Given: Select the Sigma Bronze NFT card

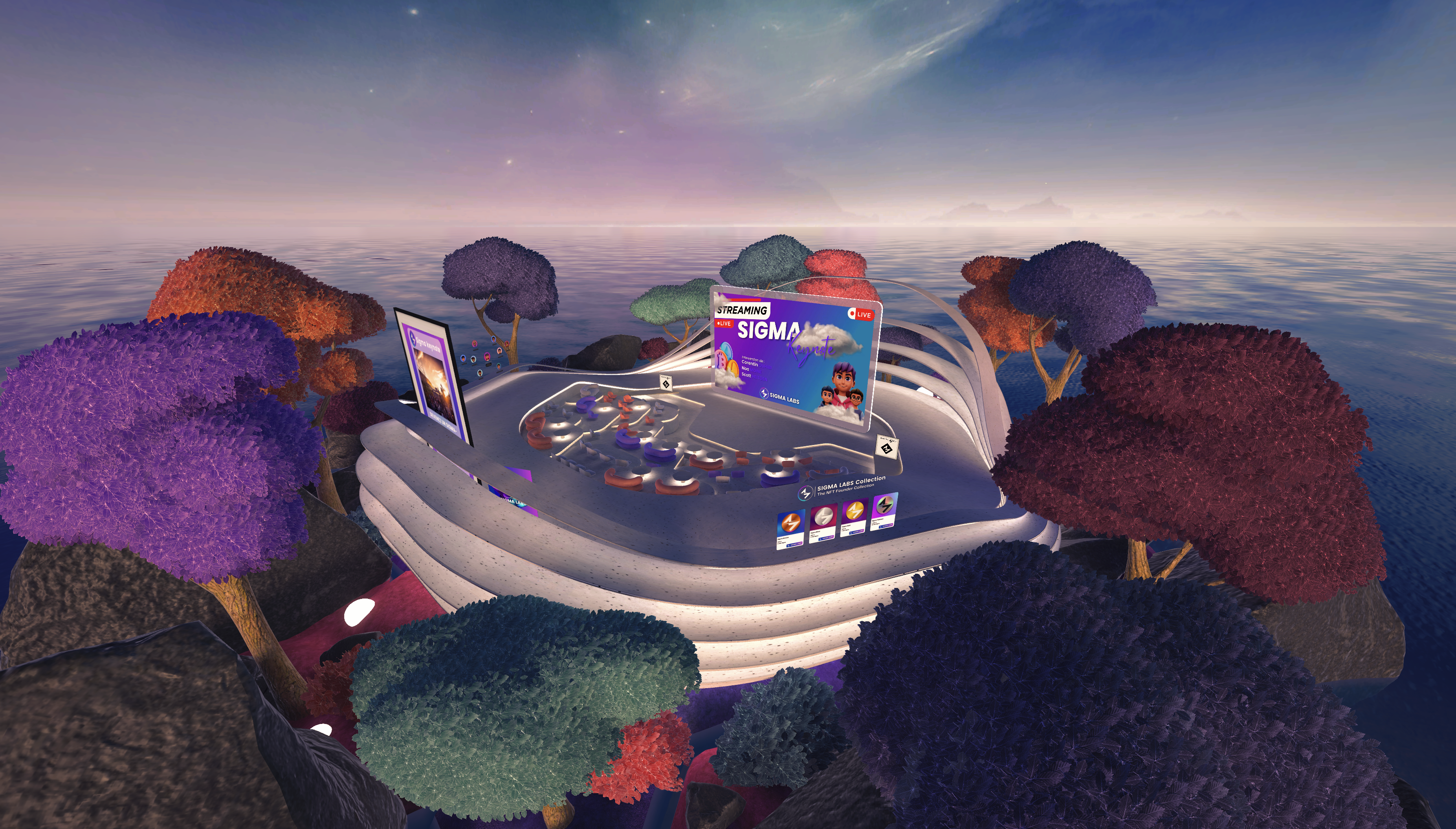Looking at the screenshot, I should tap(791, 529).
